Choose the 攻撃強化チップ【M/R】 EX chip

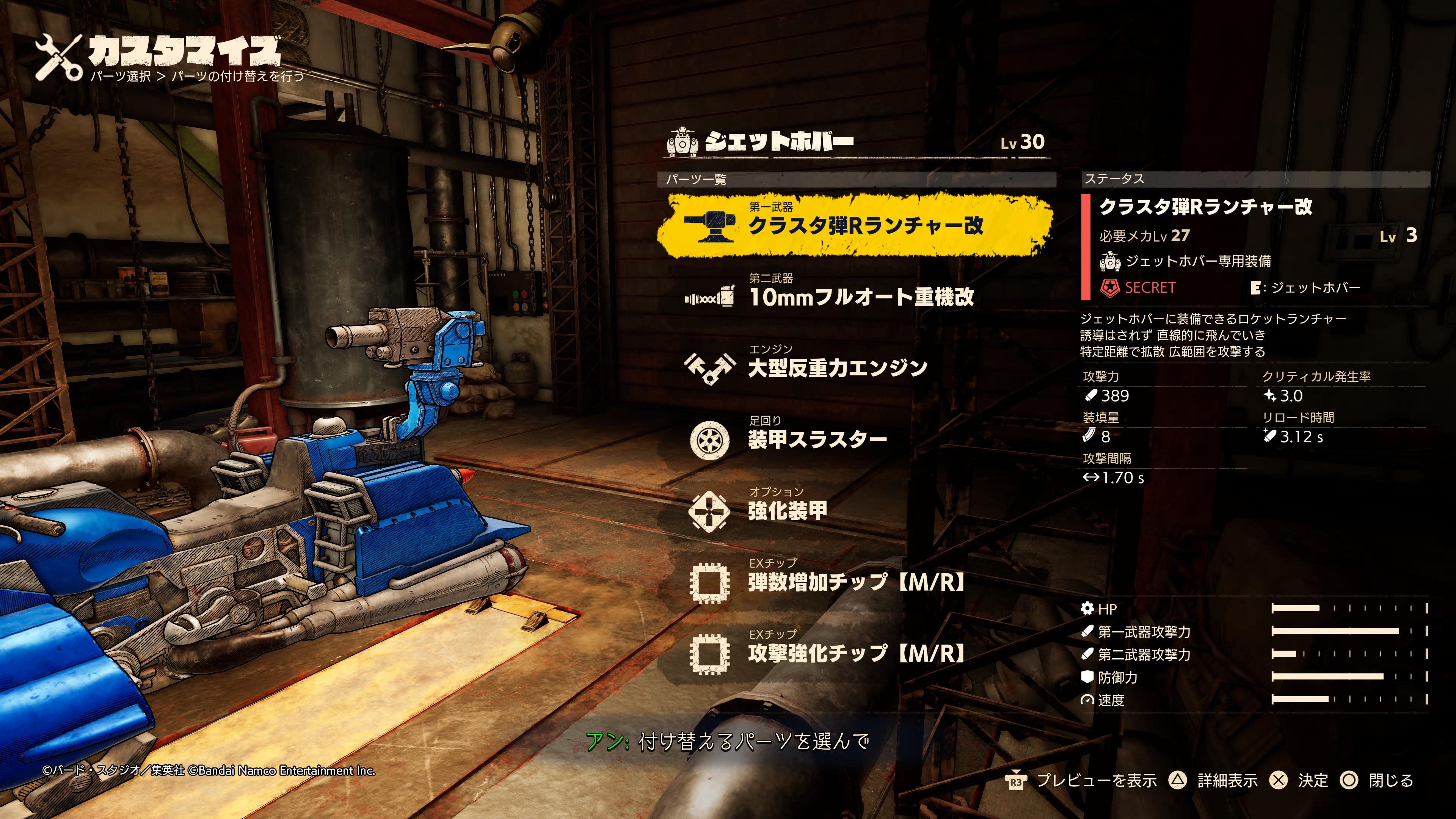(x=856, y=653)
